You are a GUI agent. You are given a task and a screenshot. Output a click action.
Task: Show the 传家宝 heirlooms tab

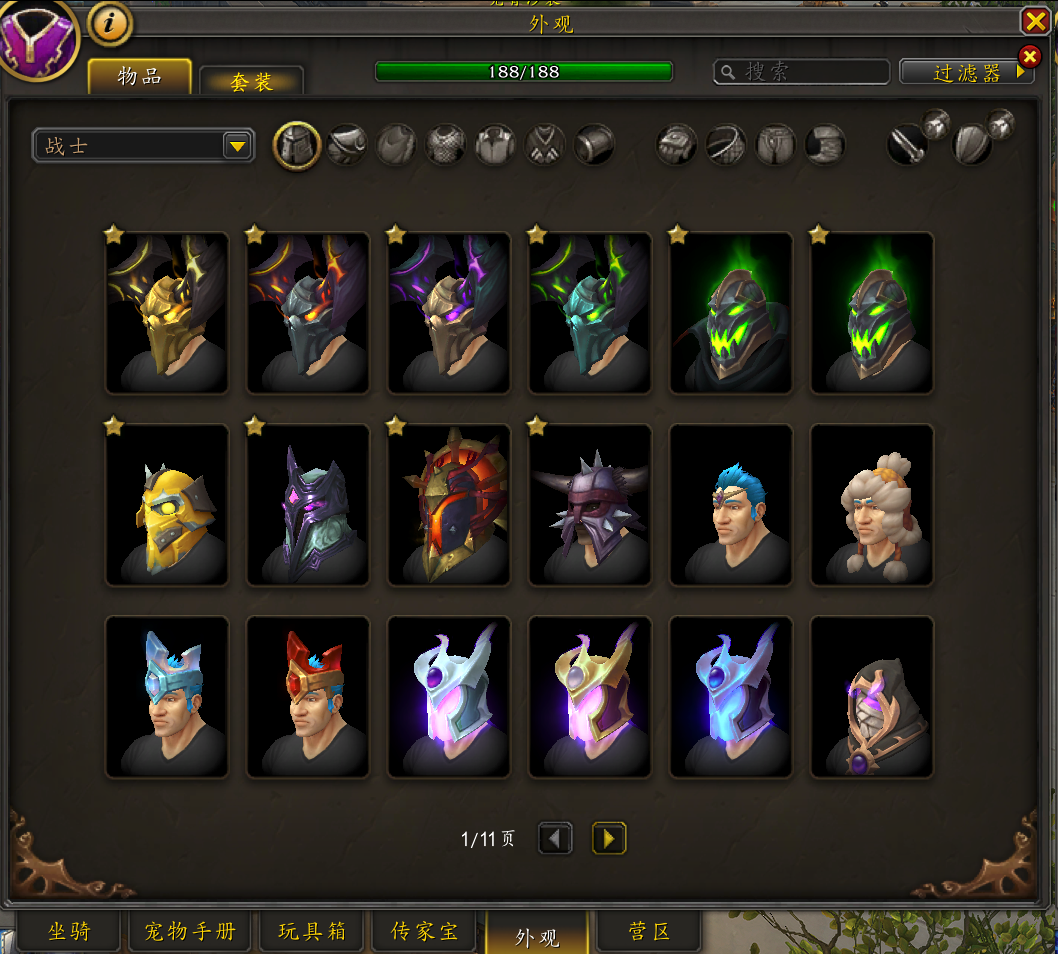[x=424, y=932]
